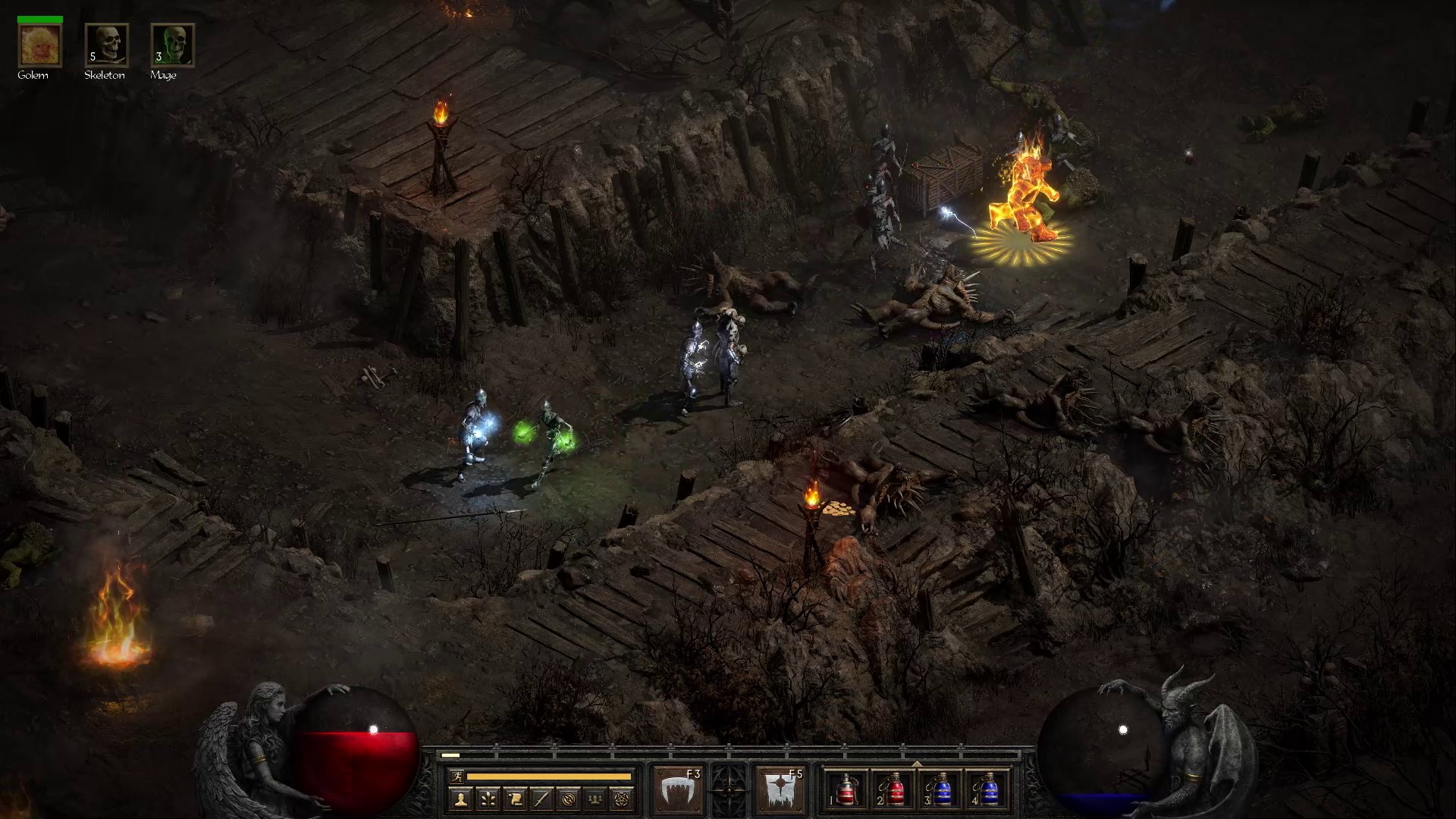Drink the red healing potion in slot 2
Screen dimensions: 1456x819
(893, 789)
